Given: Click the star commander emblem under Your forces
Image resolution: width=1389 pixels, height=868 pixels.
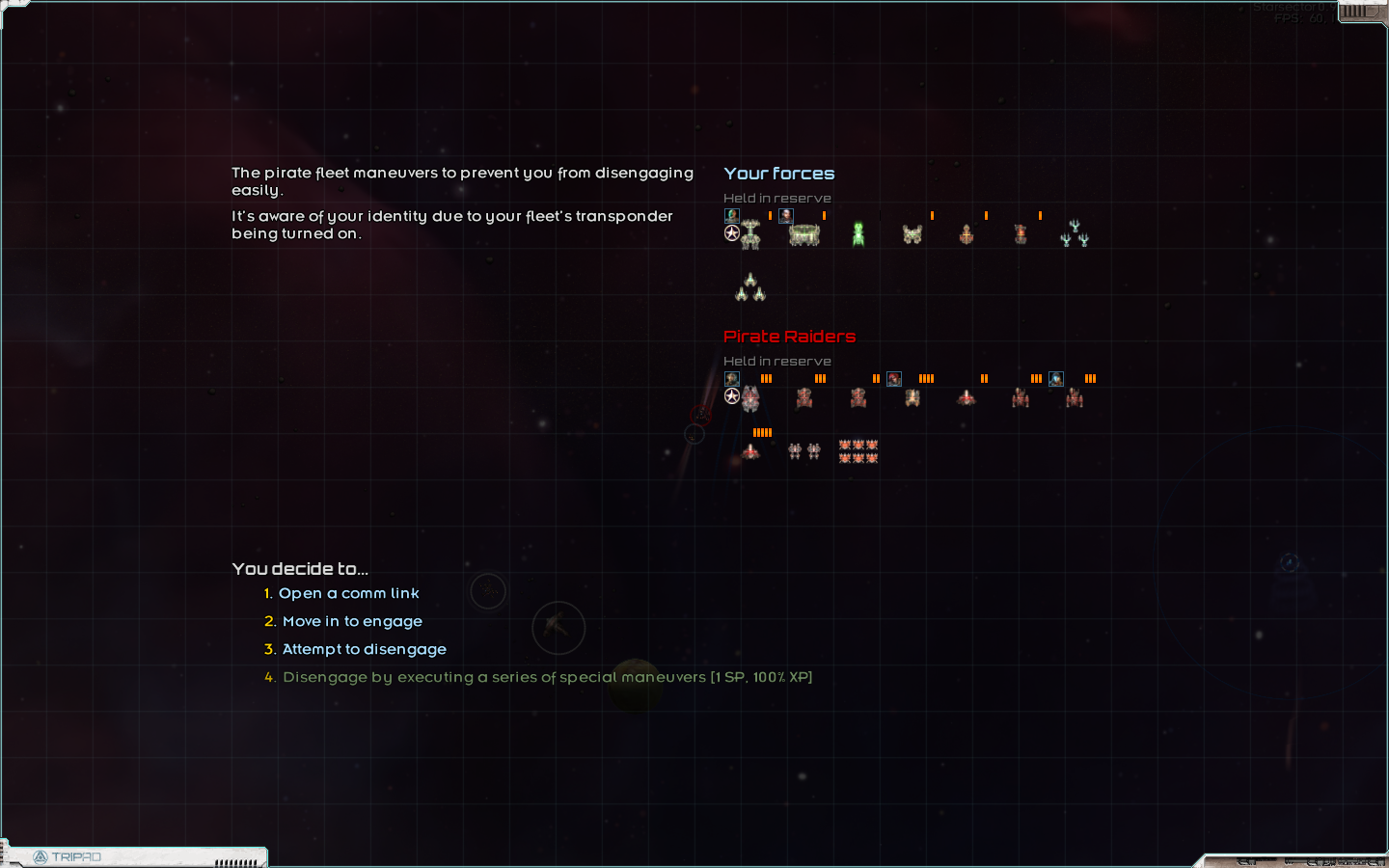Looking at the screenshot, I should [x=731, y=232].
